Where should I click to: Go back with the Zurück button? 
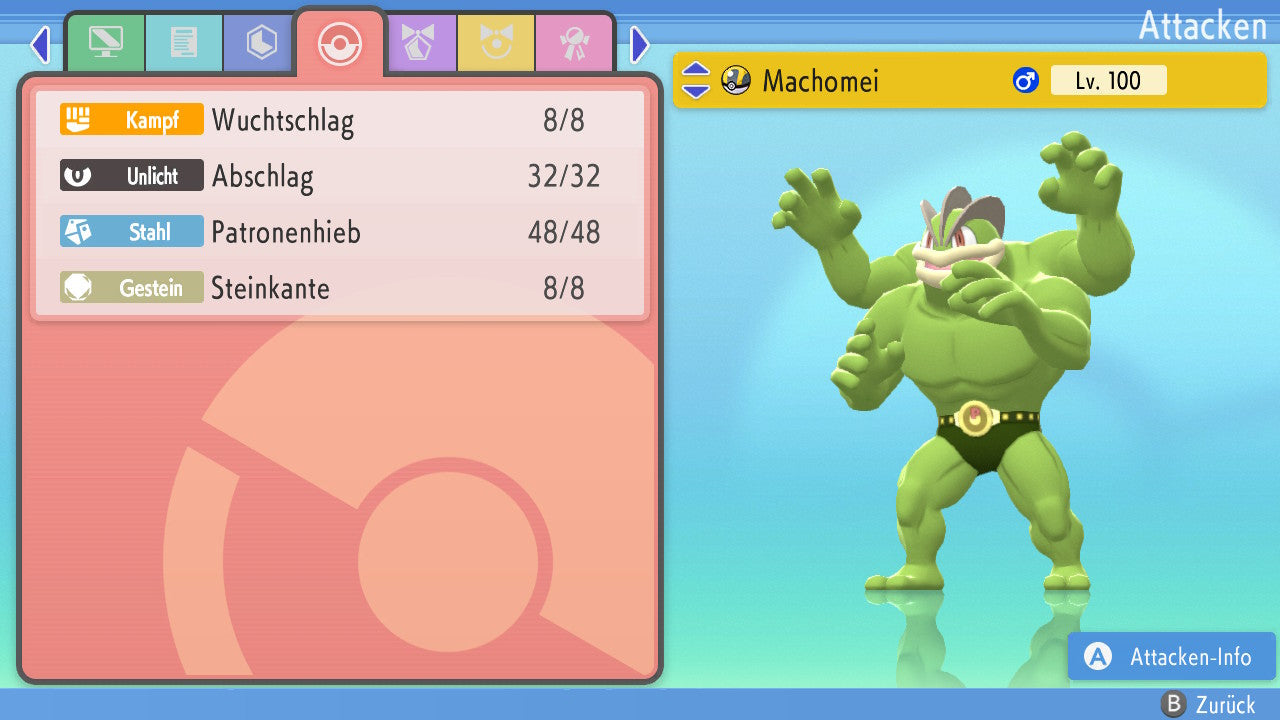tap(1208, 704)
